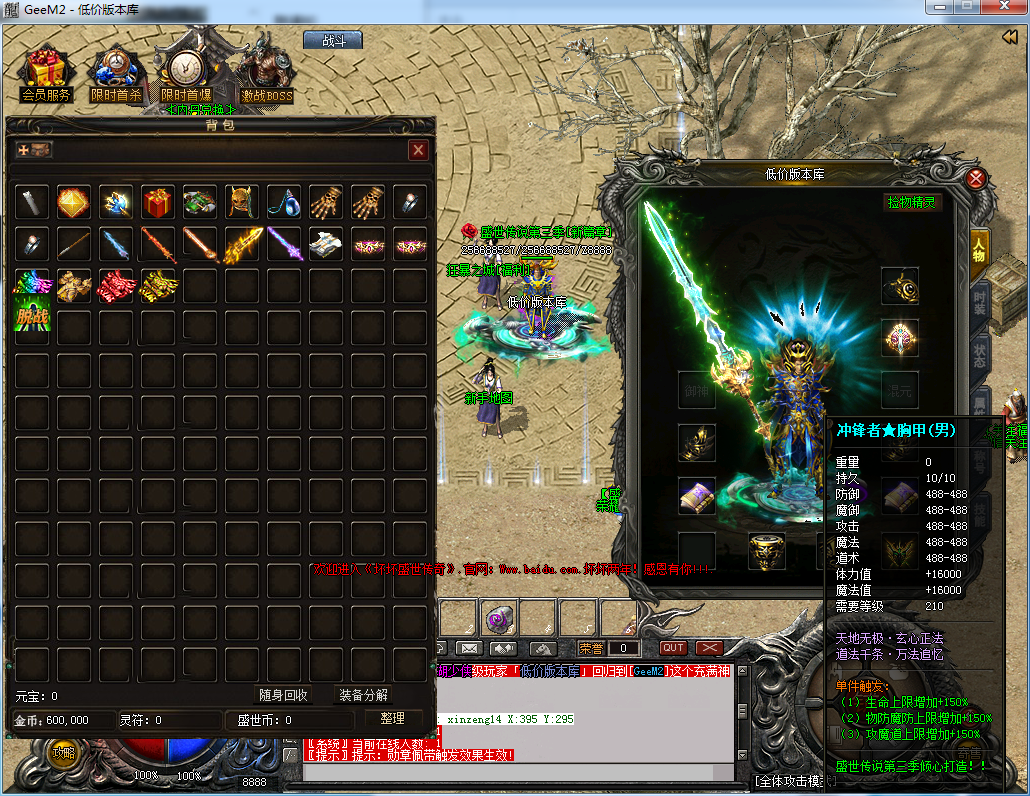Select the purple crystal sword item
This screenshot has width=1030, height=796.
coord(284,244)
